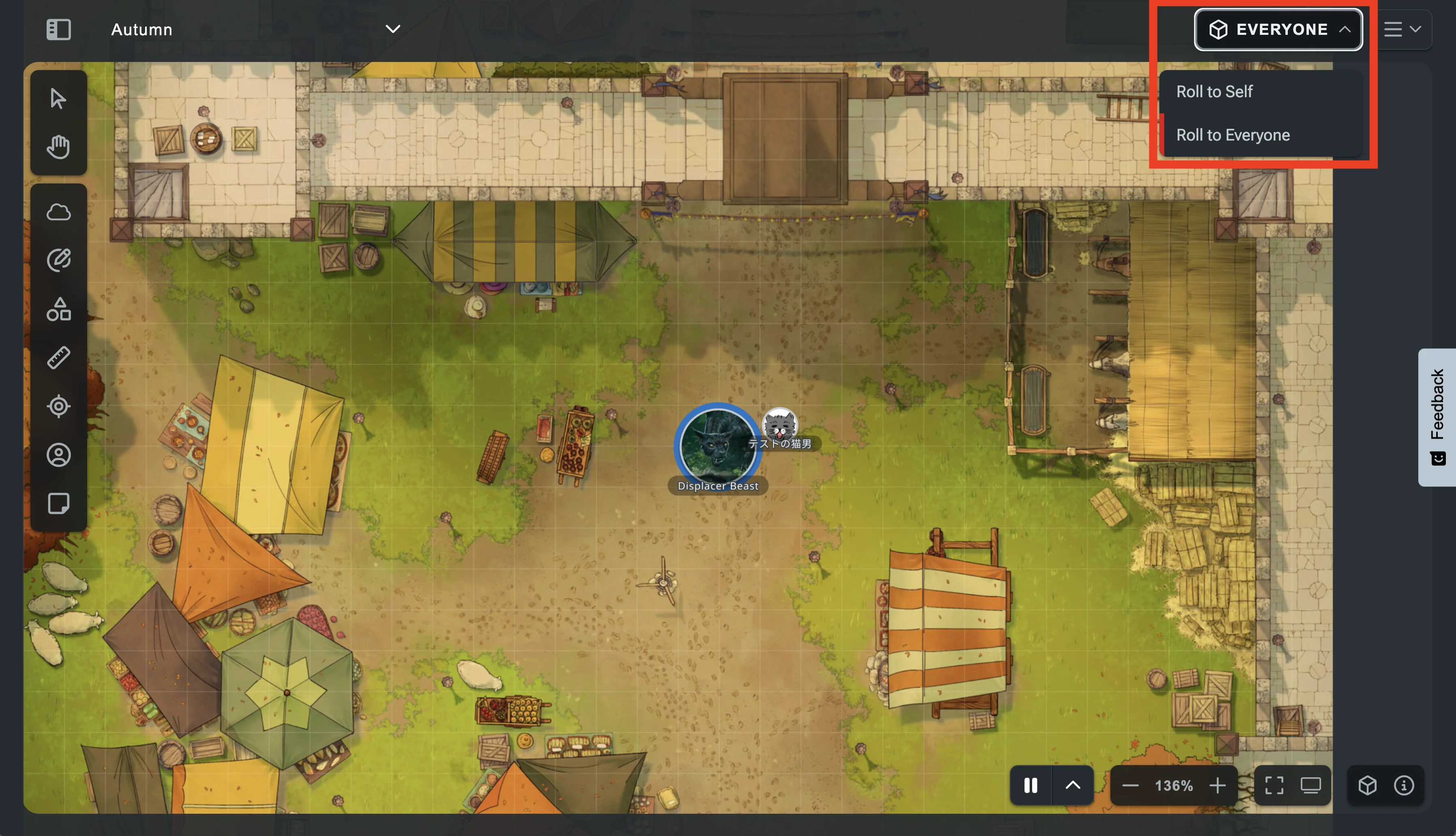The image size is (1456, 836).
Task: Toggle fullscreen view
Action: coord(1273,785)
